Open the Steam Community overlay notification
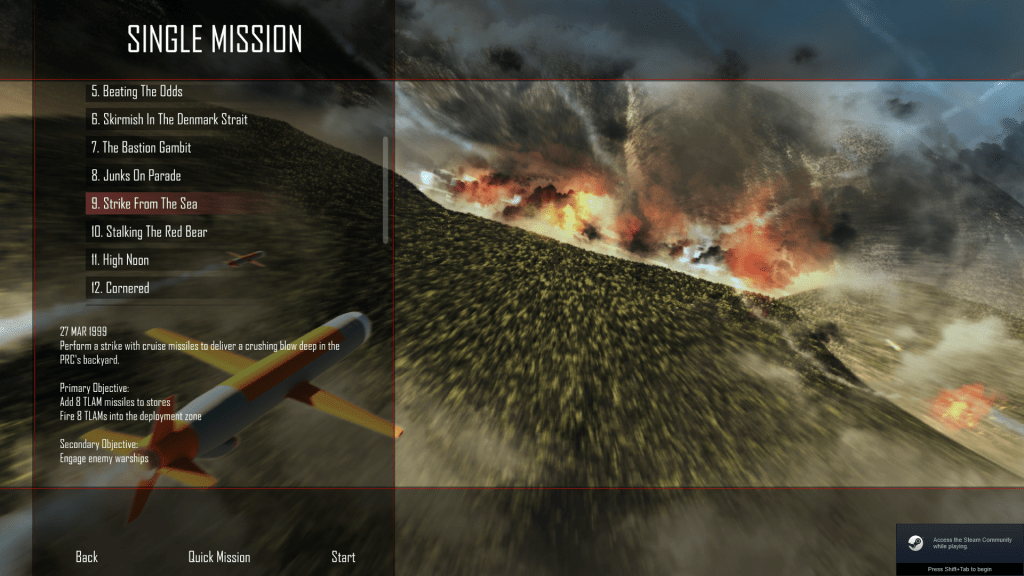The width and height of the screenshot is (1024, 576). [959, 543]
